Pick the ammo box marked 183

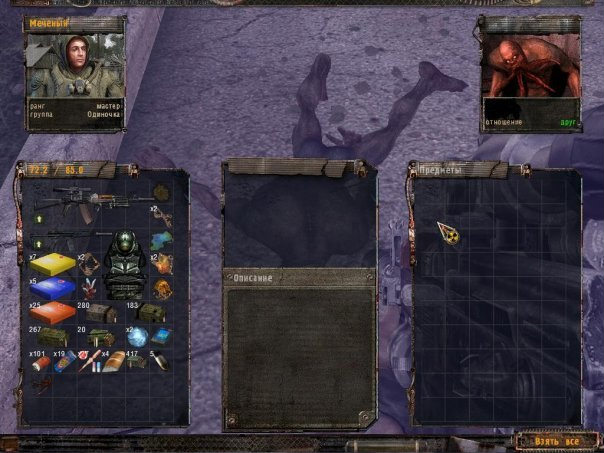click(151, 313)
